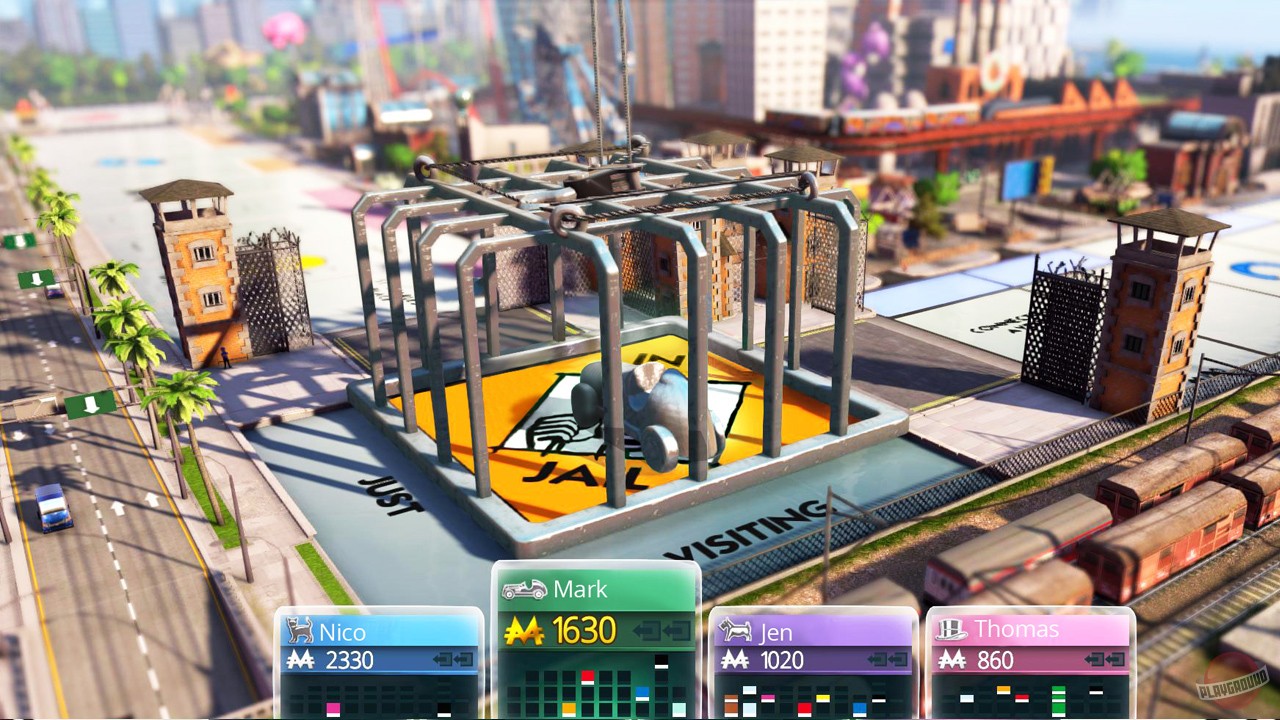This screenshot has height=720, width=1280.
Task: Click the money symbol on Thomas's panel
Action: click(x=953, y=658)
